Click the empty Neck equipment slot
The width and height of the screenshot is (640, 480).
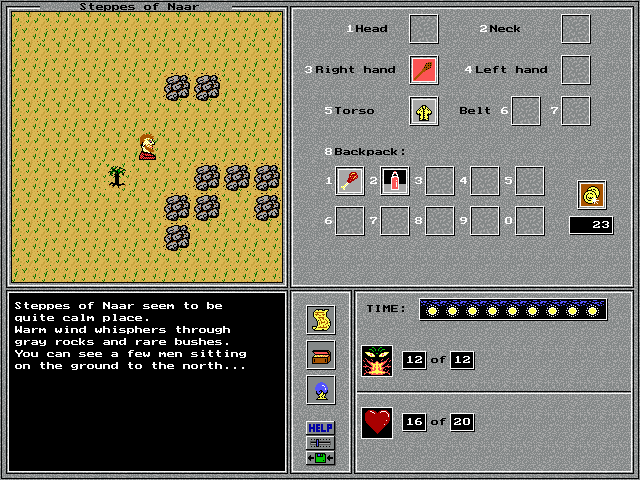coord(575,29)
